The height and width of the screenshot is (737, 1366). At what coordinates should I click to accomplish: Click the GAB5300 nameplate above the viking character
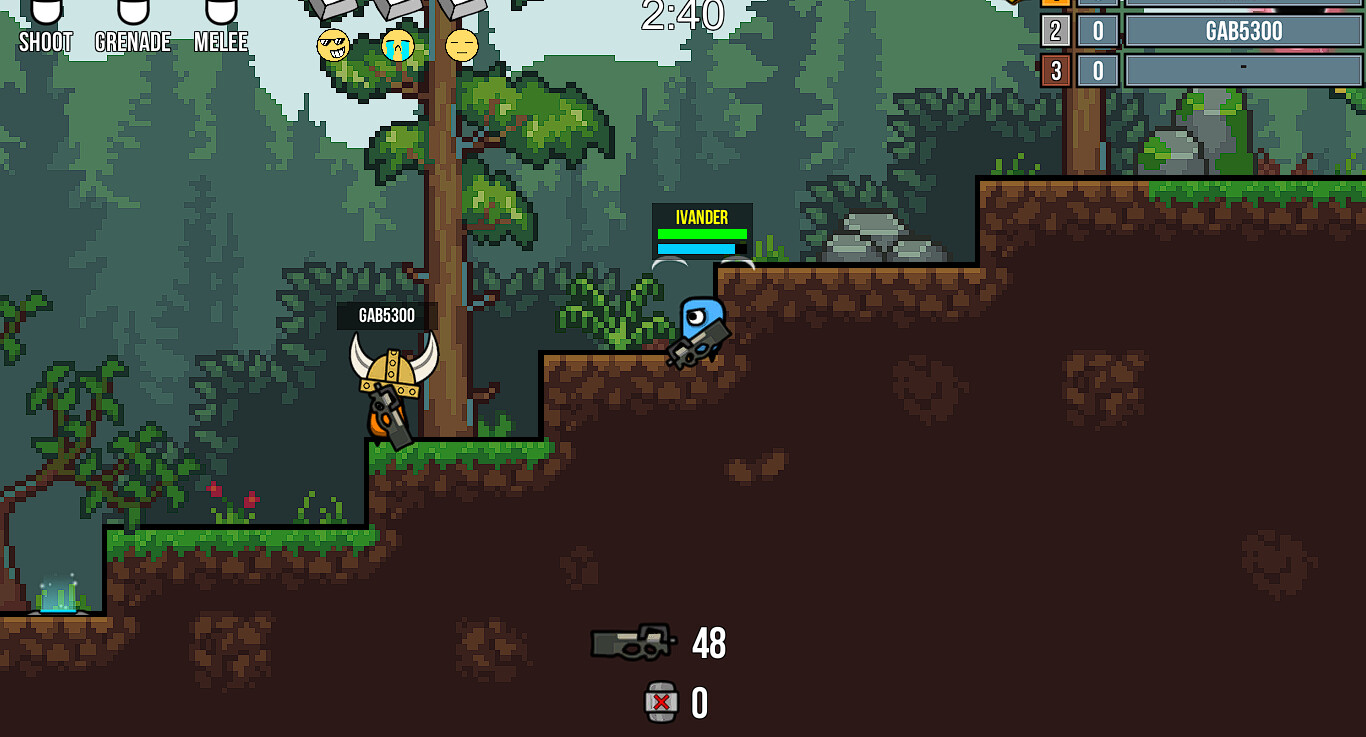(x=385, y=314)
